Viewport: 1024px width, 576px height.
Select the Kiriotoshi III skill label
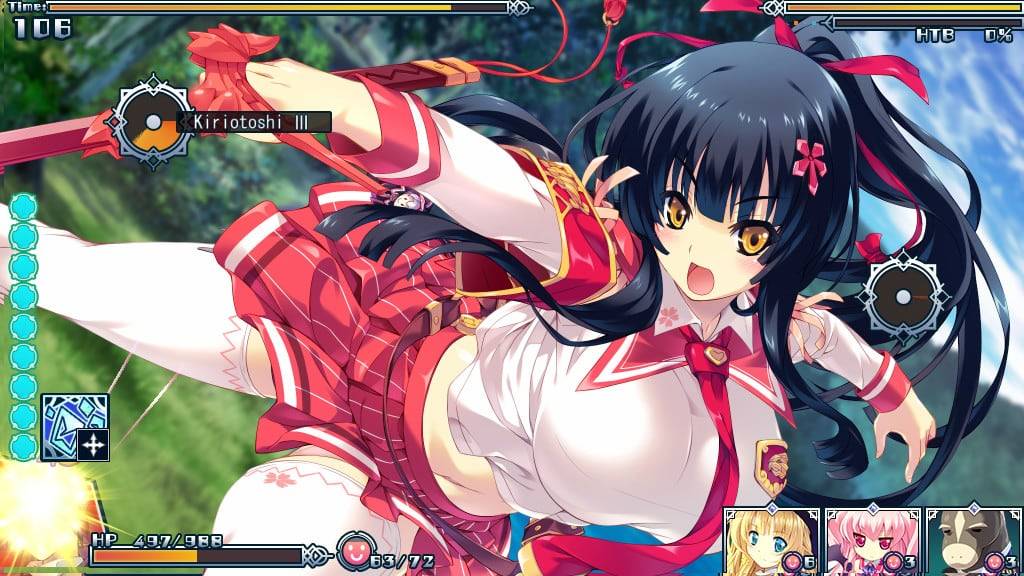point(253,123)
